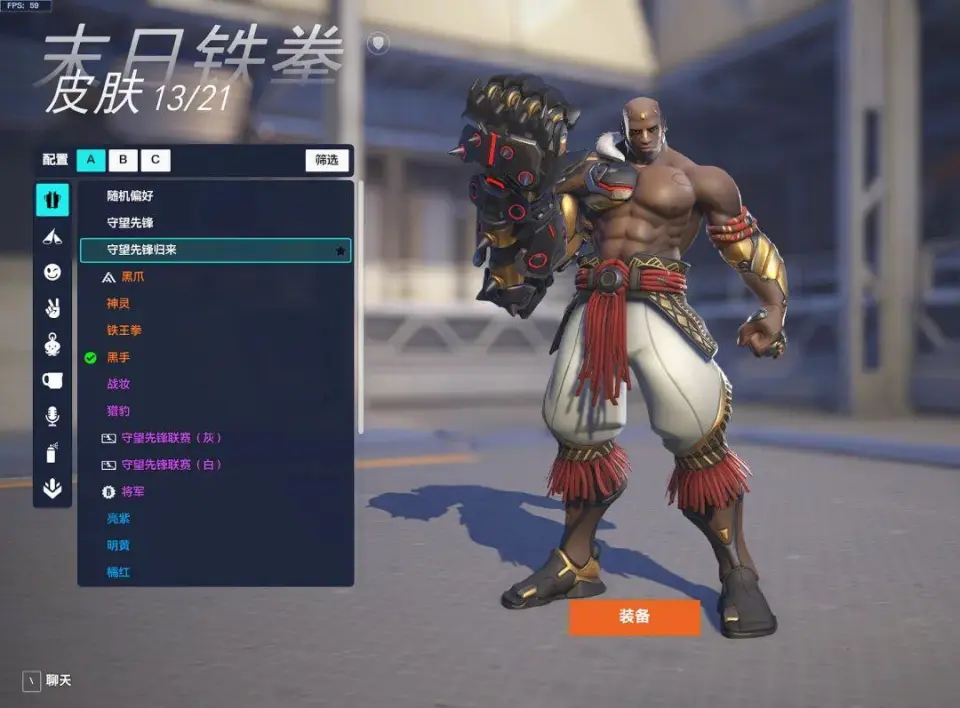Select the 猎豹 skin
Image resolution: width=960 pixels, height=708 pixels.
pos(119,411)
